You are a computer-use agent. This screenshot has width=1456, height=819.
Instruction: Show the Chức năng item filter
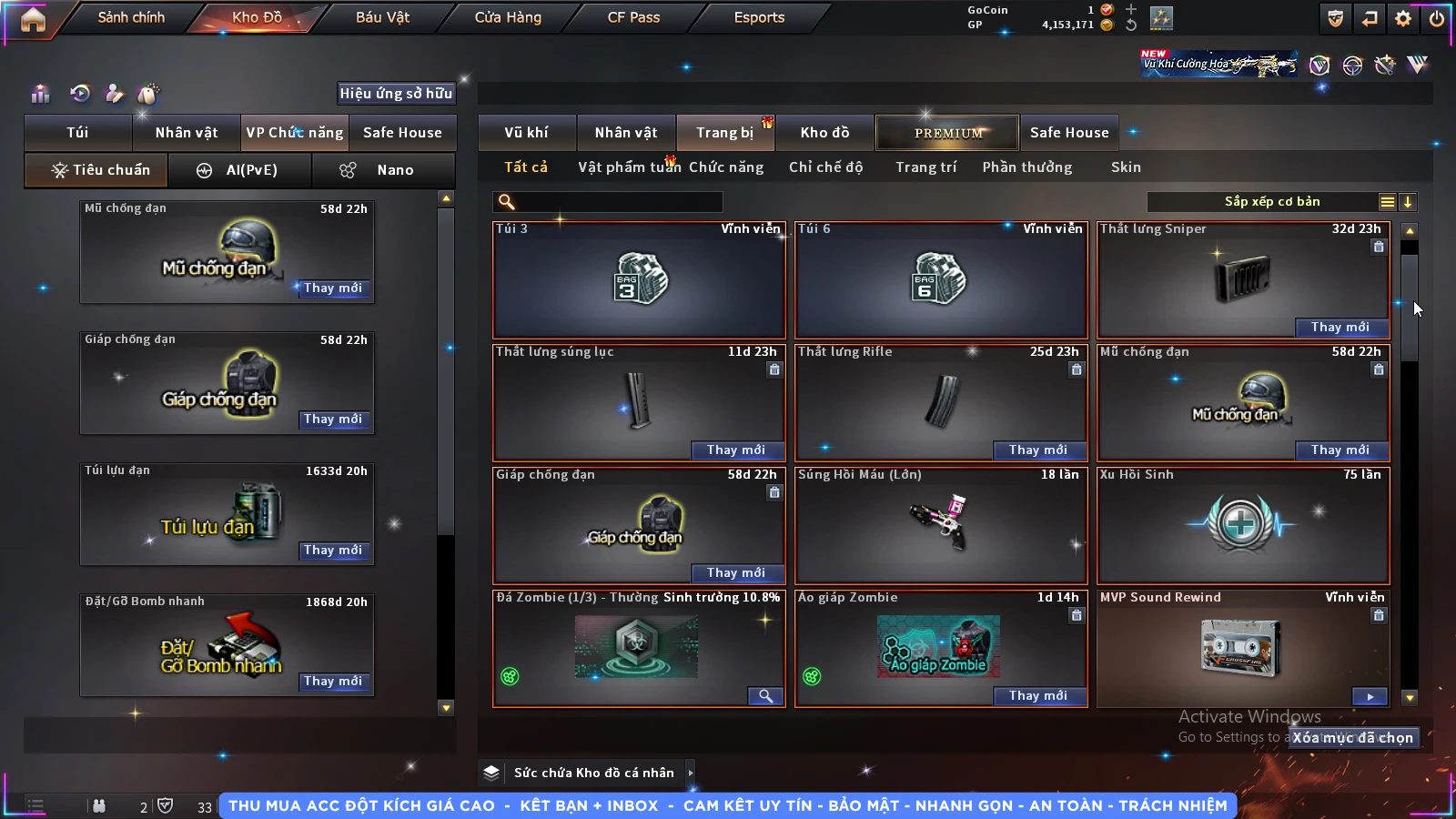(x=725, y=167)
